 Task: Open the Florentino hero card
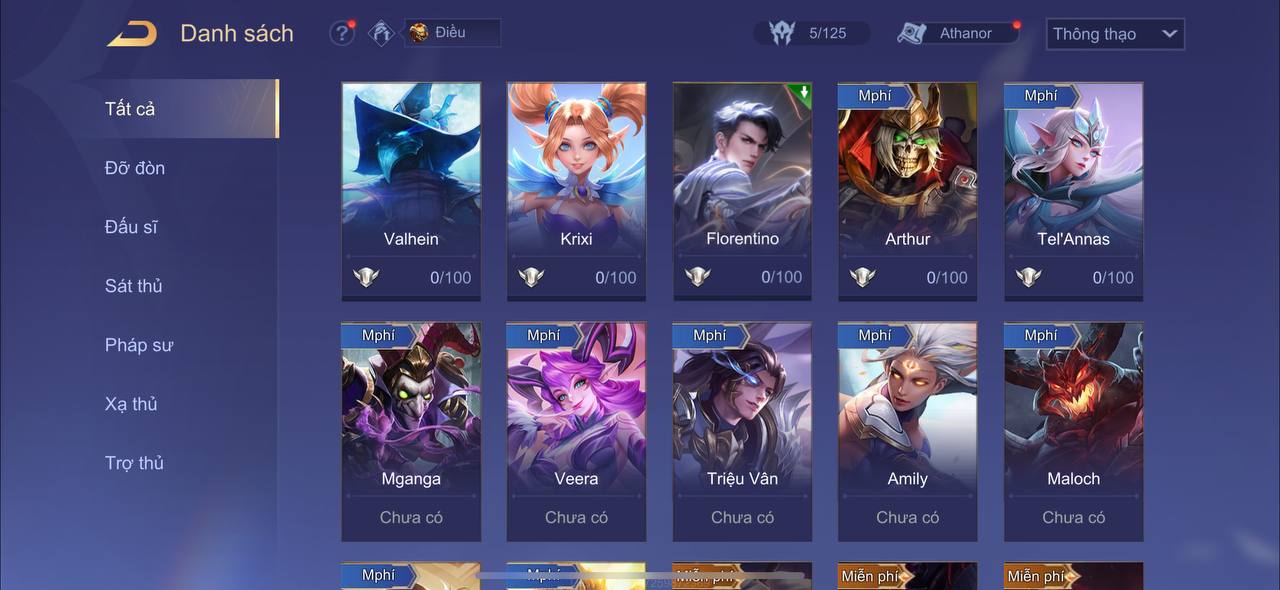point(742,190)
